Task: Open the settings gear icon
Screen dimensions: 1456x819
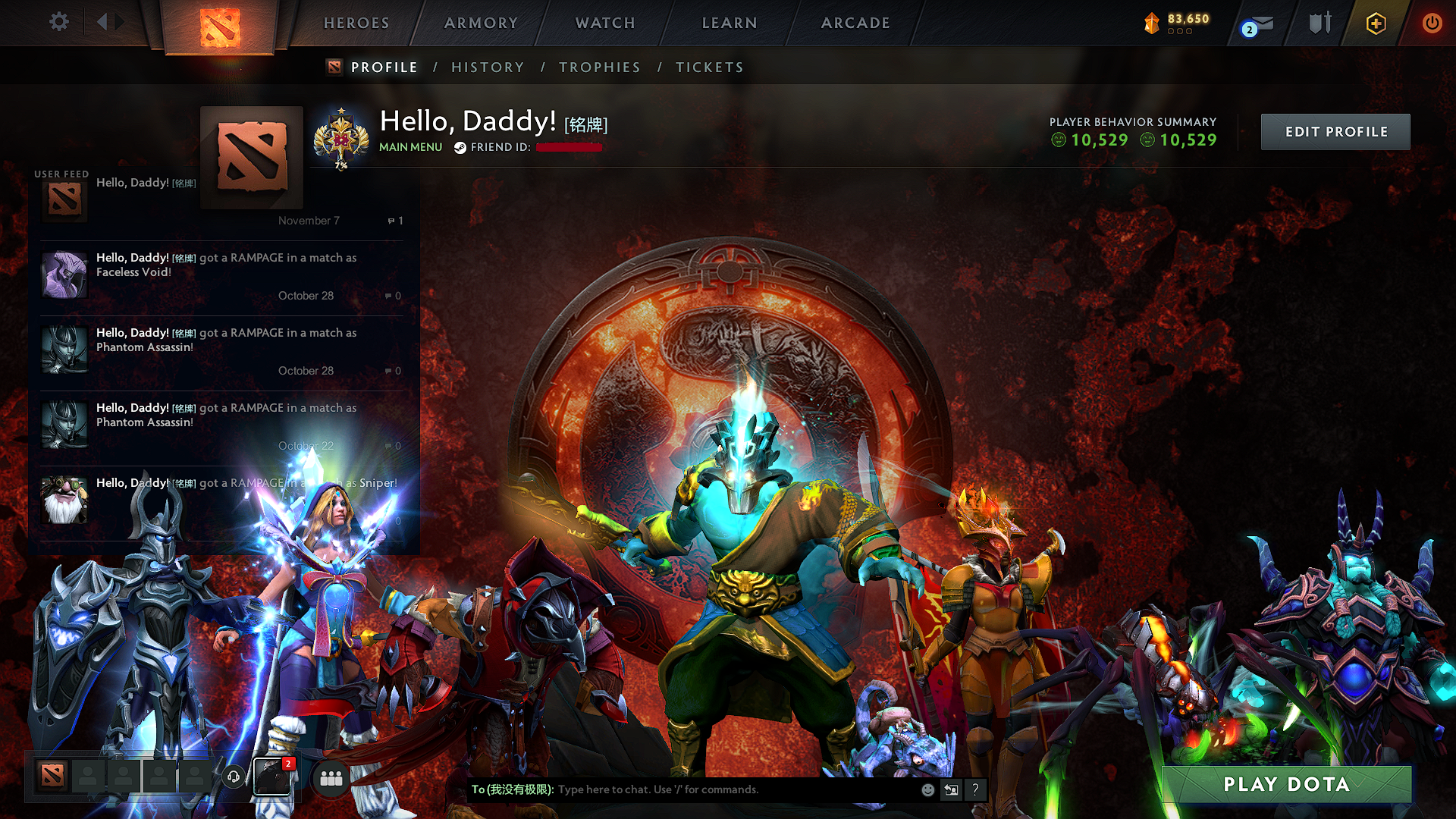Action: pos(58,22)
